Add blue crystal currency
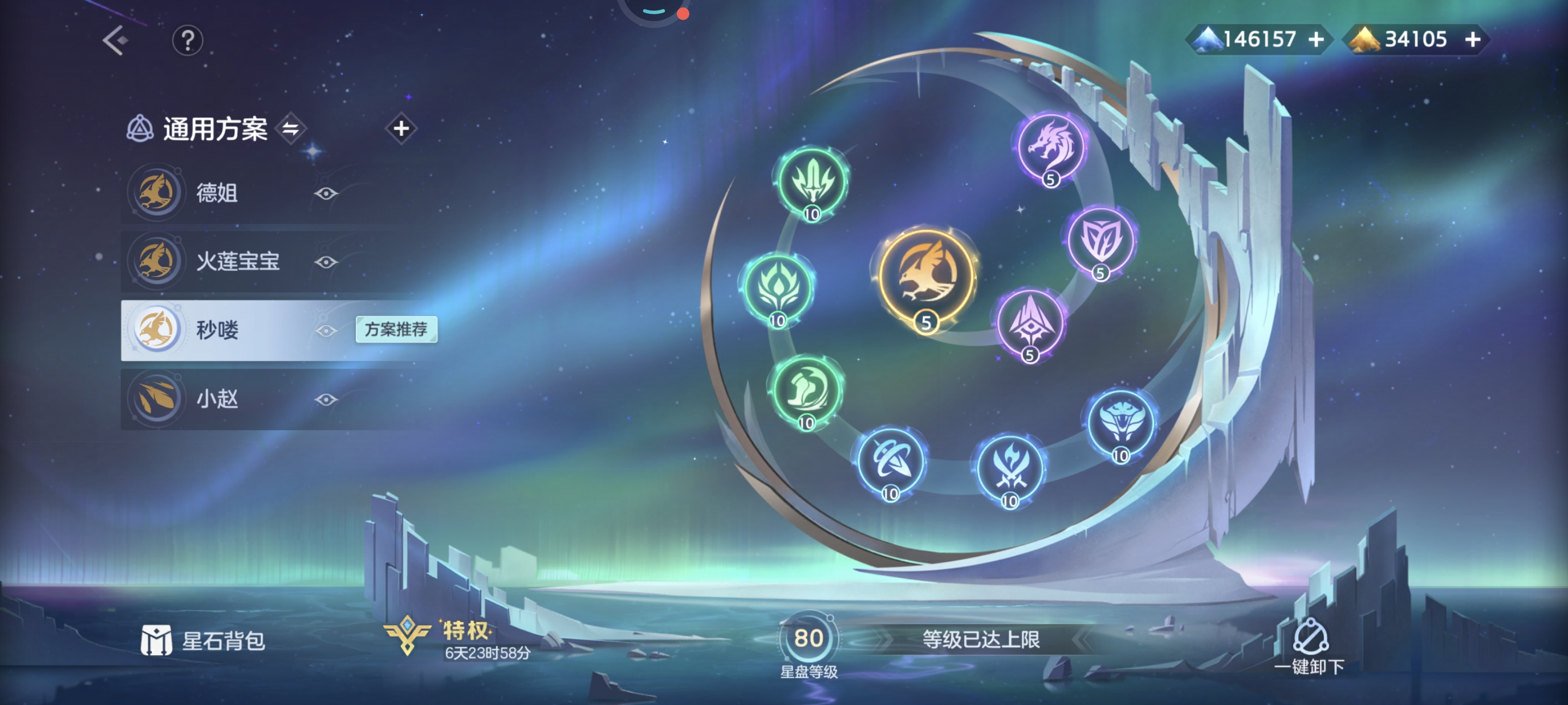The image size is (1568, 705). (x=1316, y=39)
